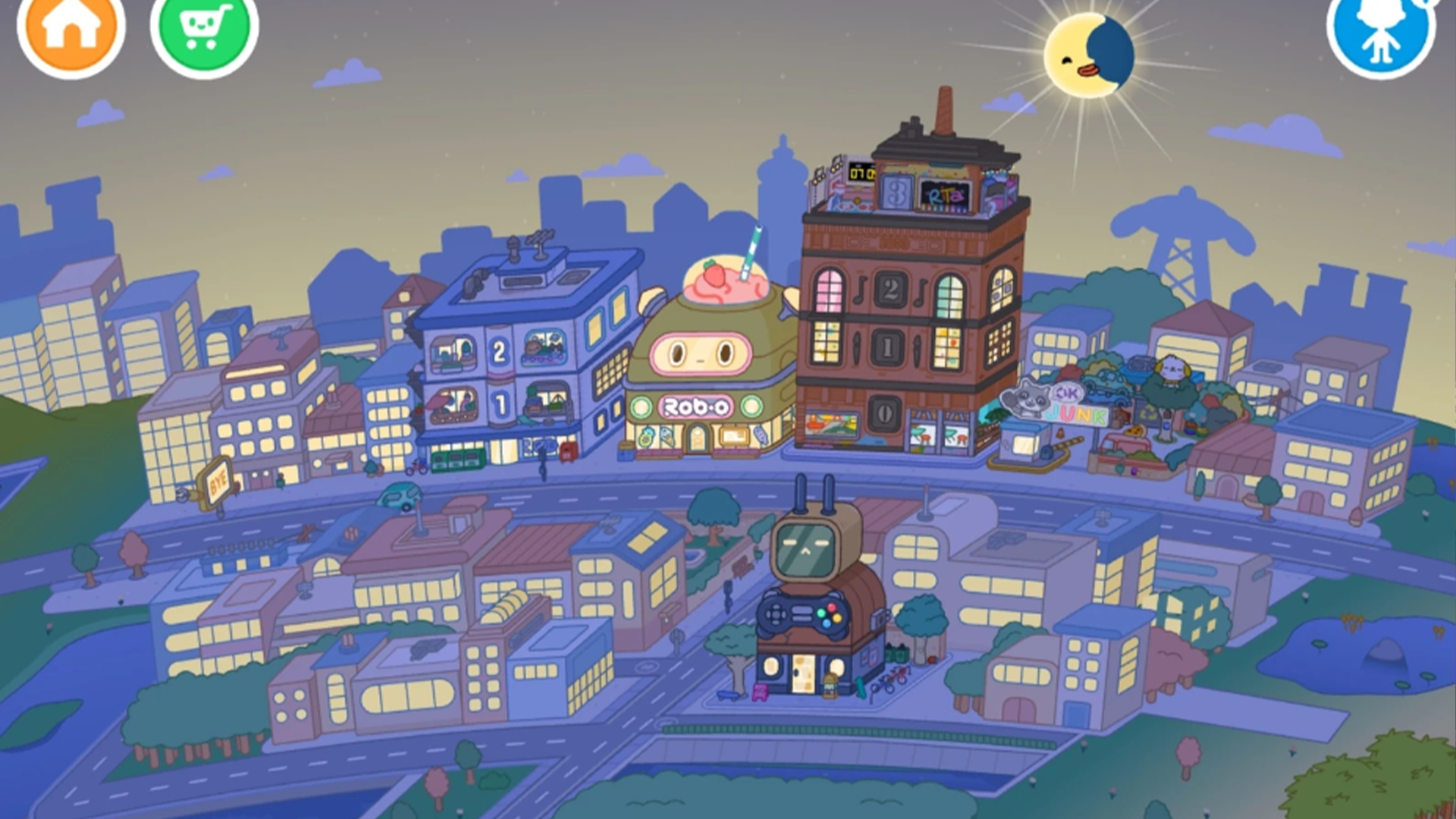Toggle day and night by tapping the moon

1090,52
